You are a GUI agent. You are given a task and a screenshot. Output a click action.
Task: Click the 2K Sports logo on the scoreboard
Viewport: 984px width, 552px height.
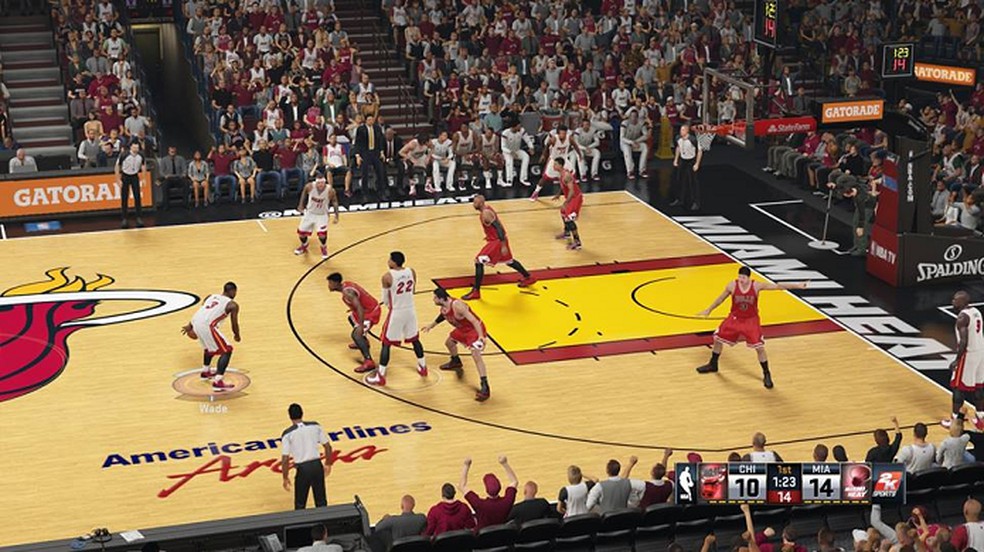tap(887, 482)
